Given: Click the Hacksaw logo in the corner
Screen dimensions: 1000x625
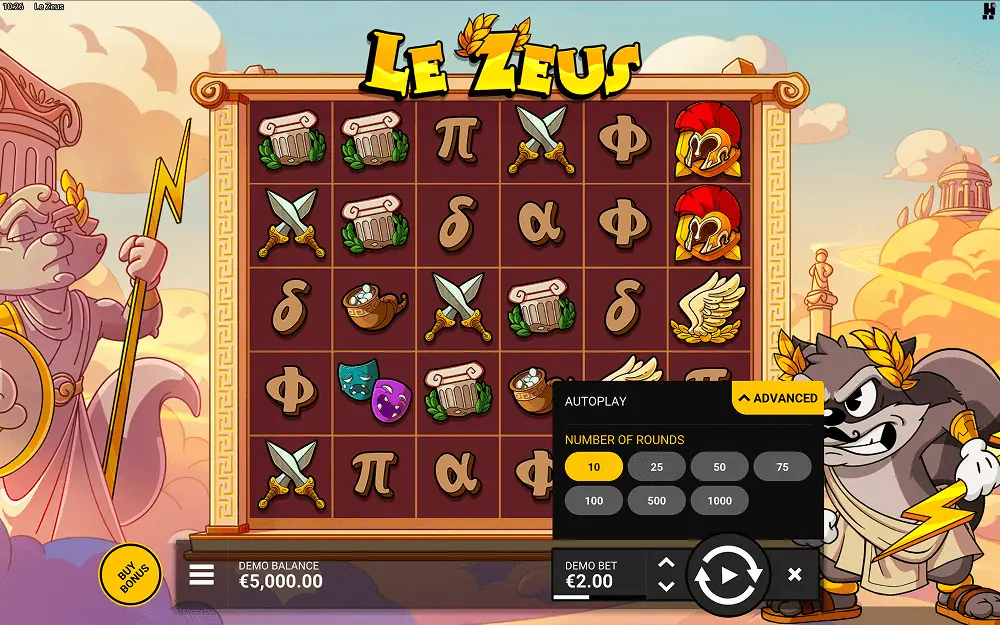Looking at the screenshot, I should click(x=988, y=11).
